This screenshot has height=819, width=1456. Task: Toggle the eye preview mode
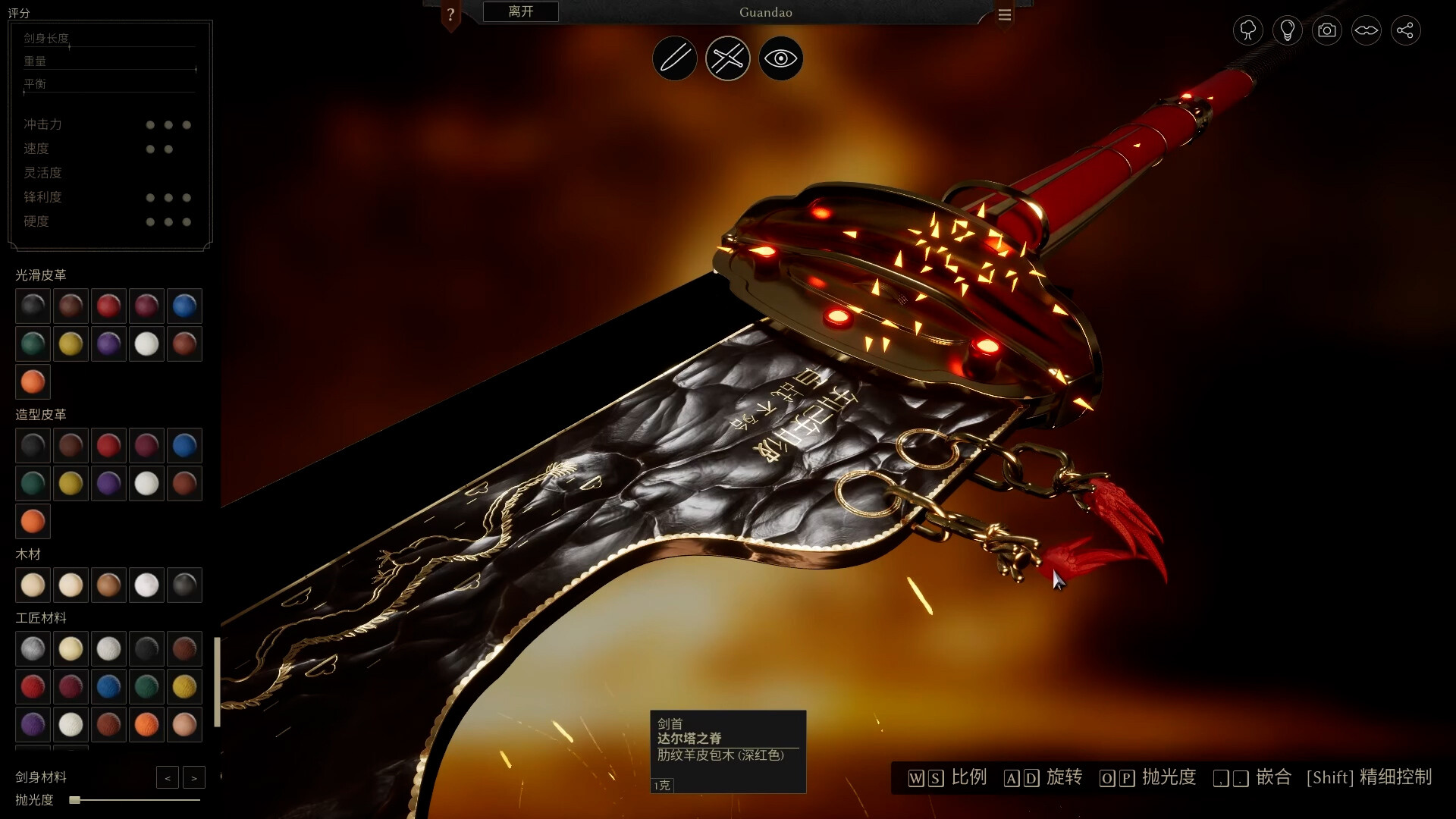click(780, 58)
